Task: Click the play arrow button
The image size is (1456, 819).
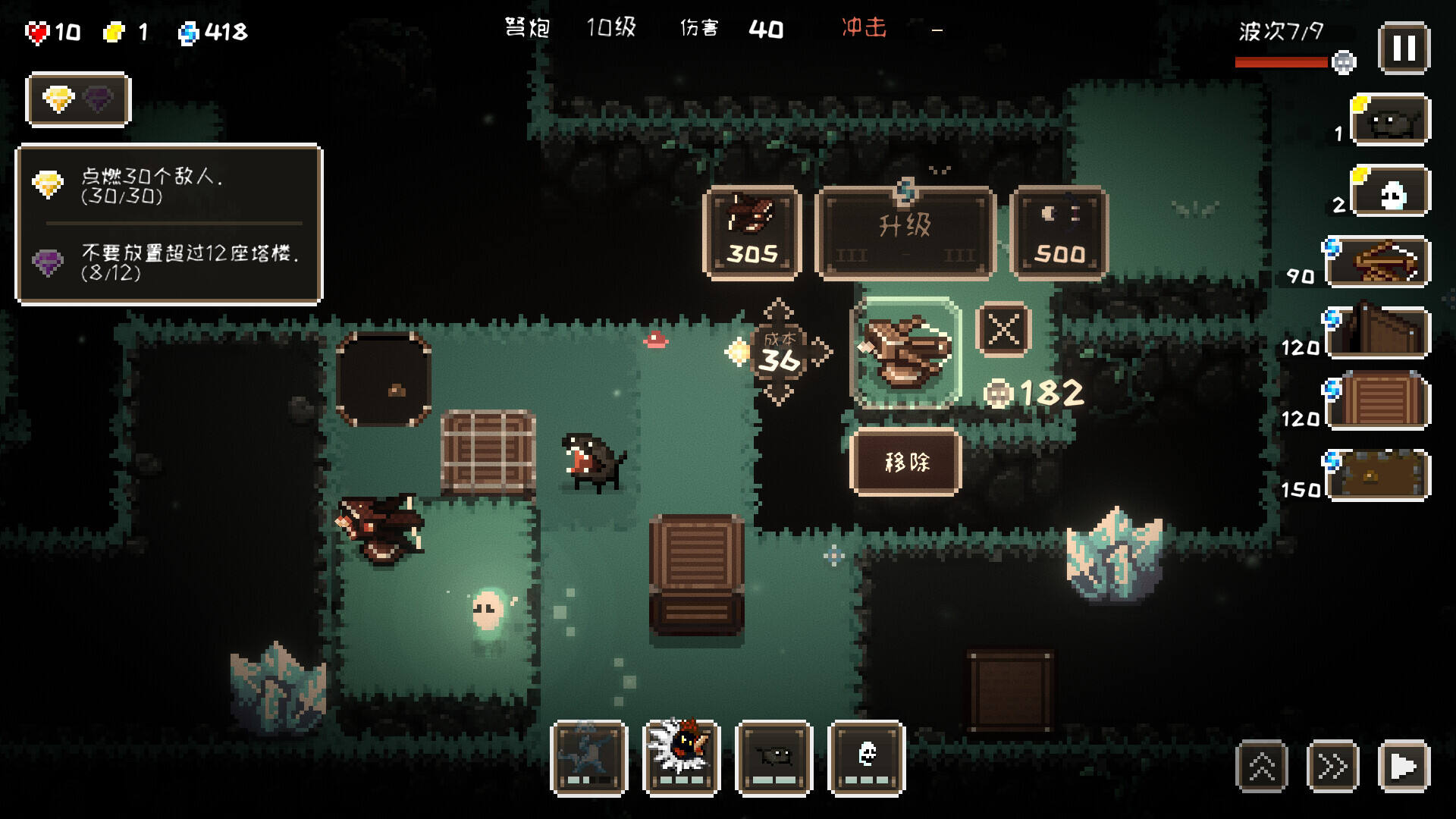Action: [x=1404, y=766]
